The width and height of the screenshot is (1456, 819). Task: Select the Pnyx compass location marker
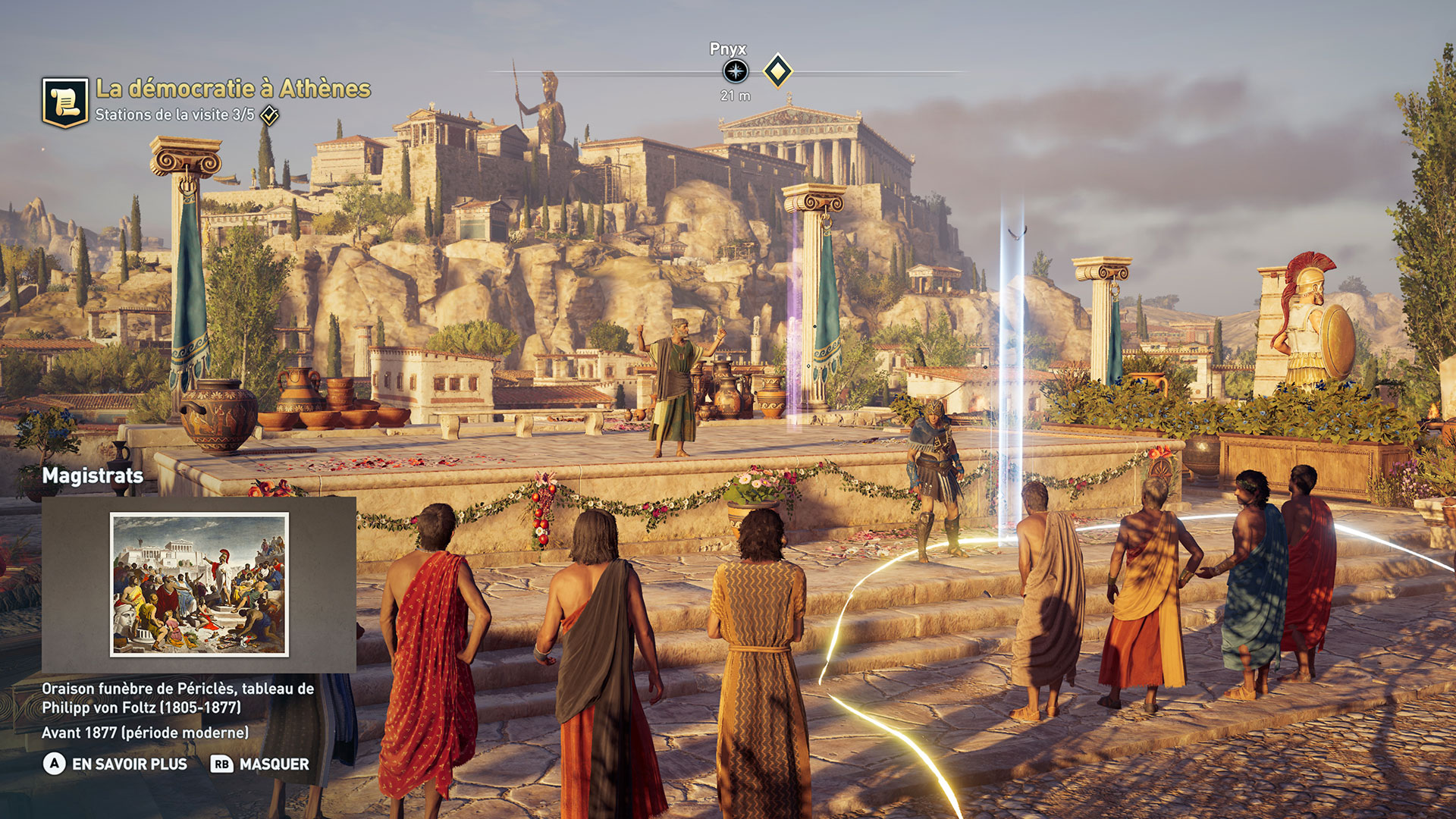pyautogui.click(x=735, y=72)
